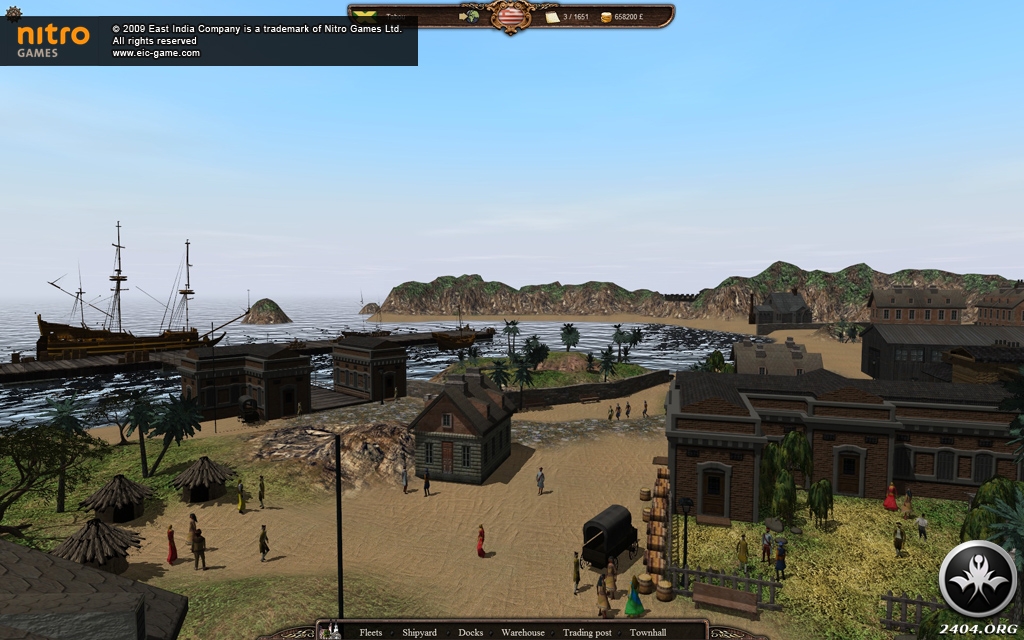Screen dimensions: 1024x640
Task: Click the port view icon beside Fleets
Action: tap(334, 631)
